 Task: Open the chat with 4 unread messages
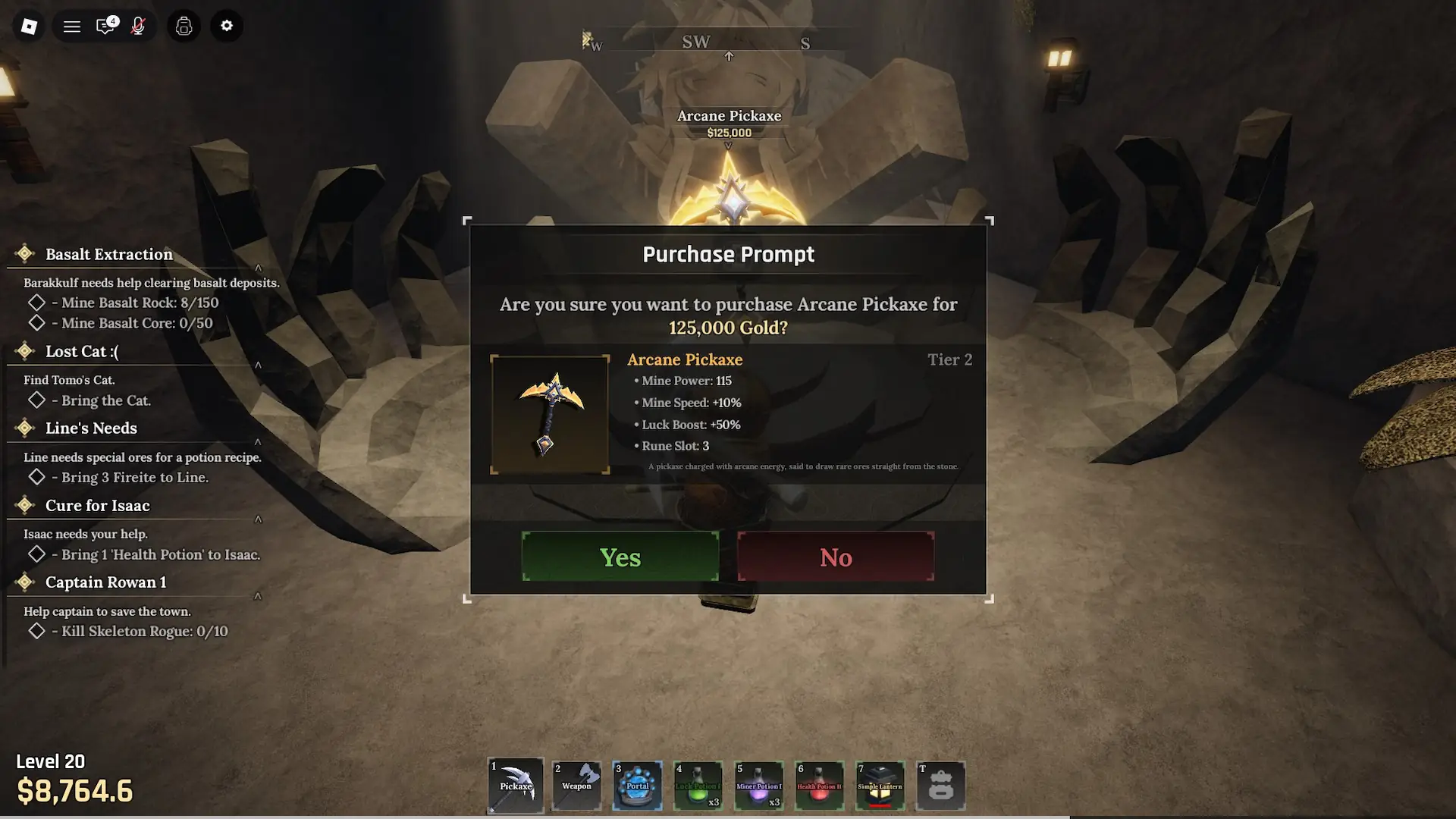105,25
